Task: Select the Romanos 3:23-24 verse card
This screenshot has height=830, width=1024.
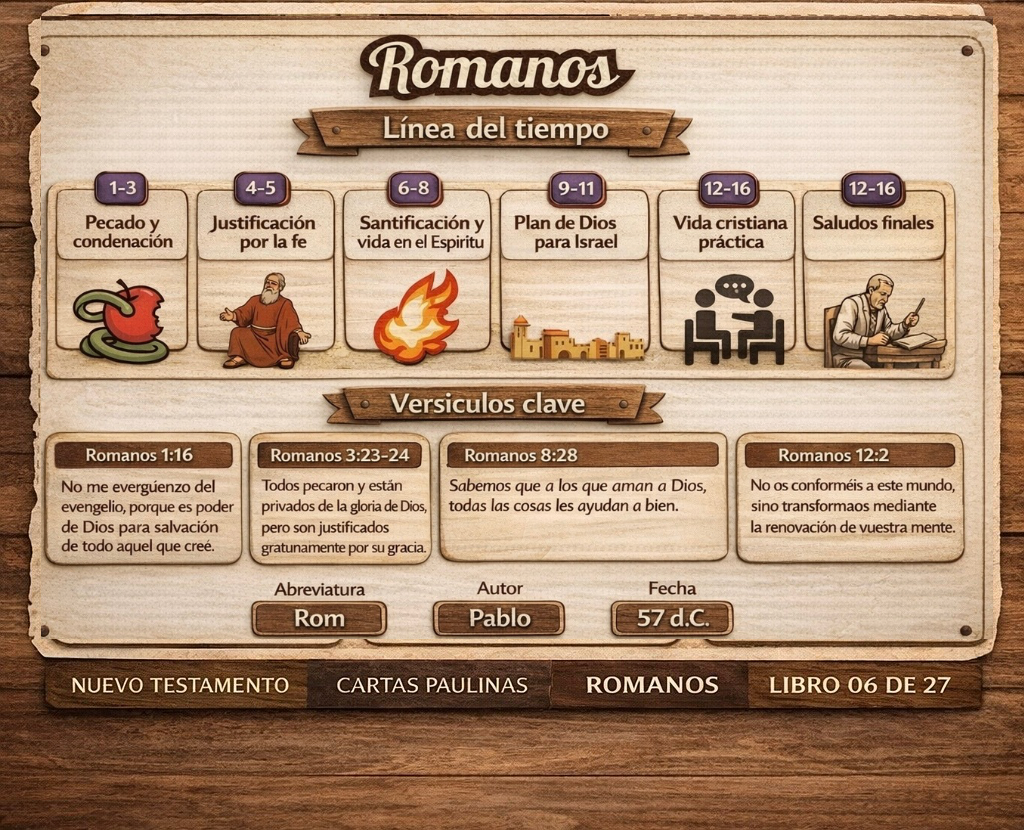Action: click(340, 498)
